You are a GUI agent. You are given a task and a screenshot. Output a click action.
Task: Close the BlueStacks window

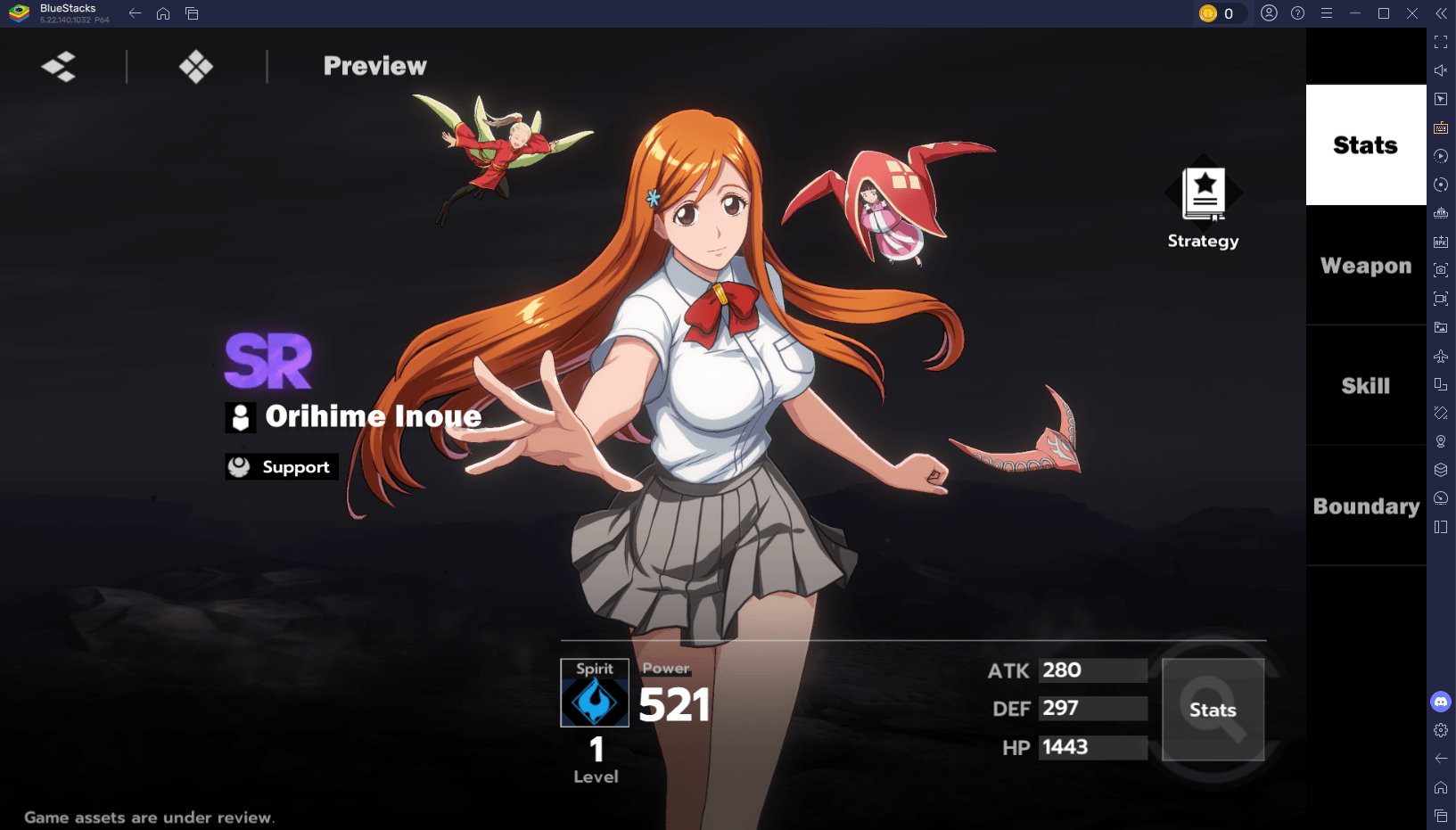click(x=1412, y=13)
